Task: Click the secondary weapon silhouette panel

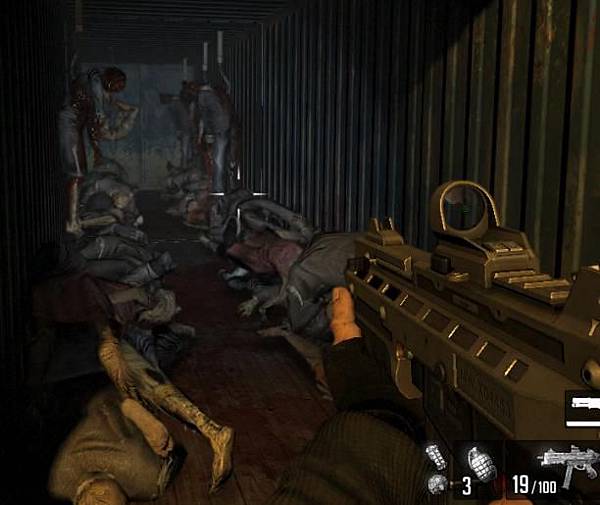Action: (583, 408)
